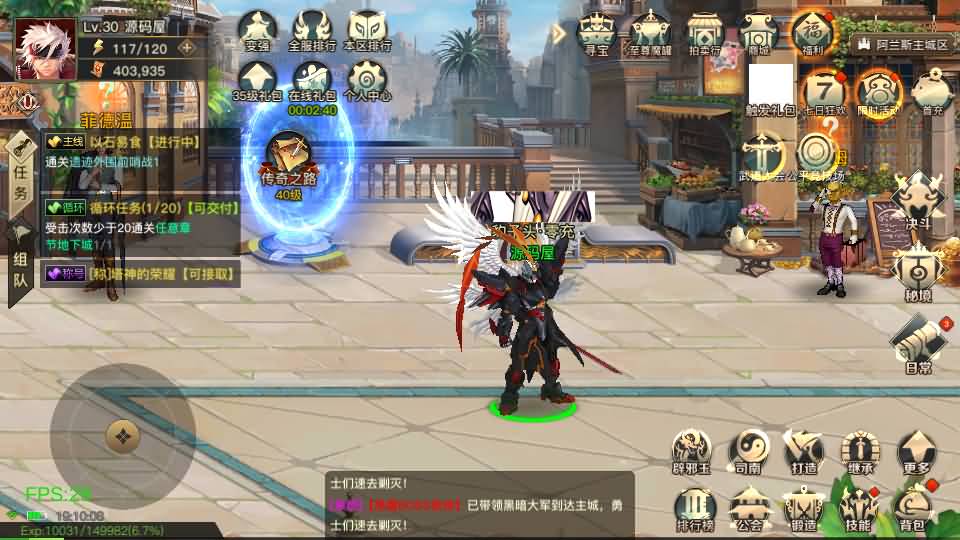This screenshot has height=540, width=960.
Task: Select the 寻宝 treasure hunt icon
Action: (597, 31)
